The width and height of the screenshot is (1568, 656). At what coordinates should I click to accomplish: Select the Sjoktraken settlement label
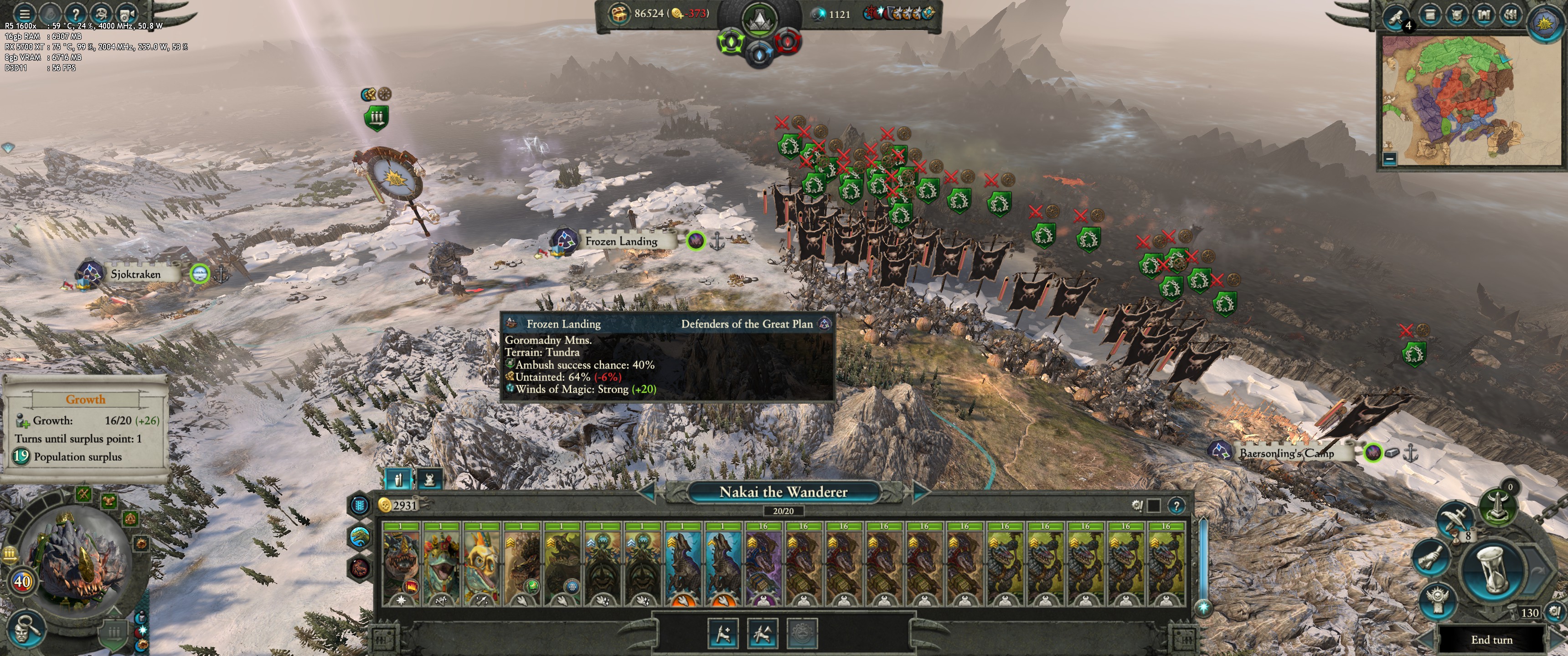coord(135,274)
